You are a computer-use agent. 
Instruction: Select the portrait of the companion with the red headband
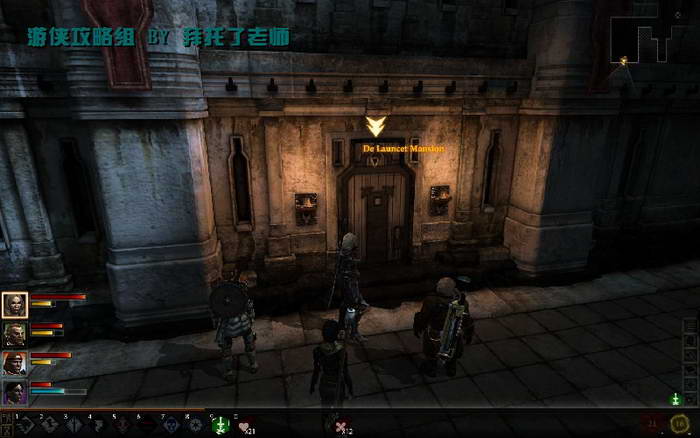[x=15, y=363]
